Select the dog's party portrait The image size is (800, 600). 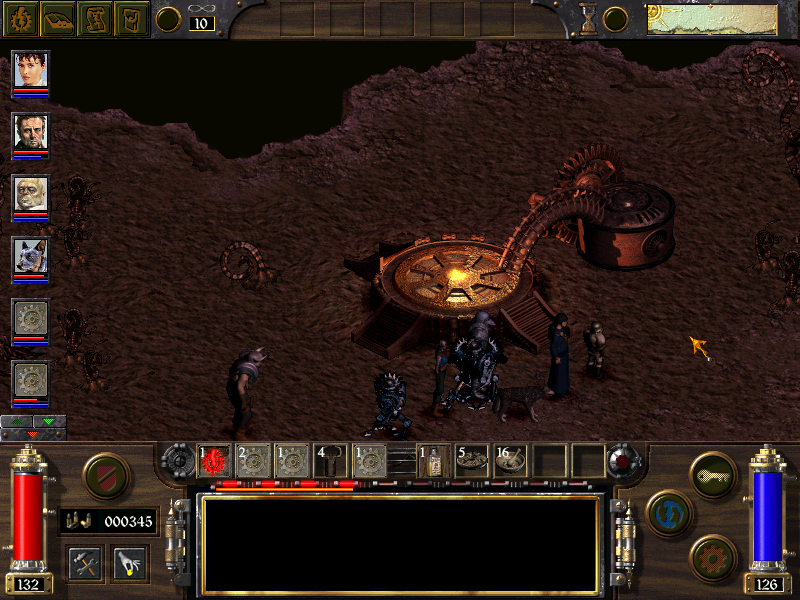click(30, 257)
